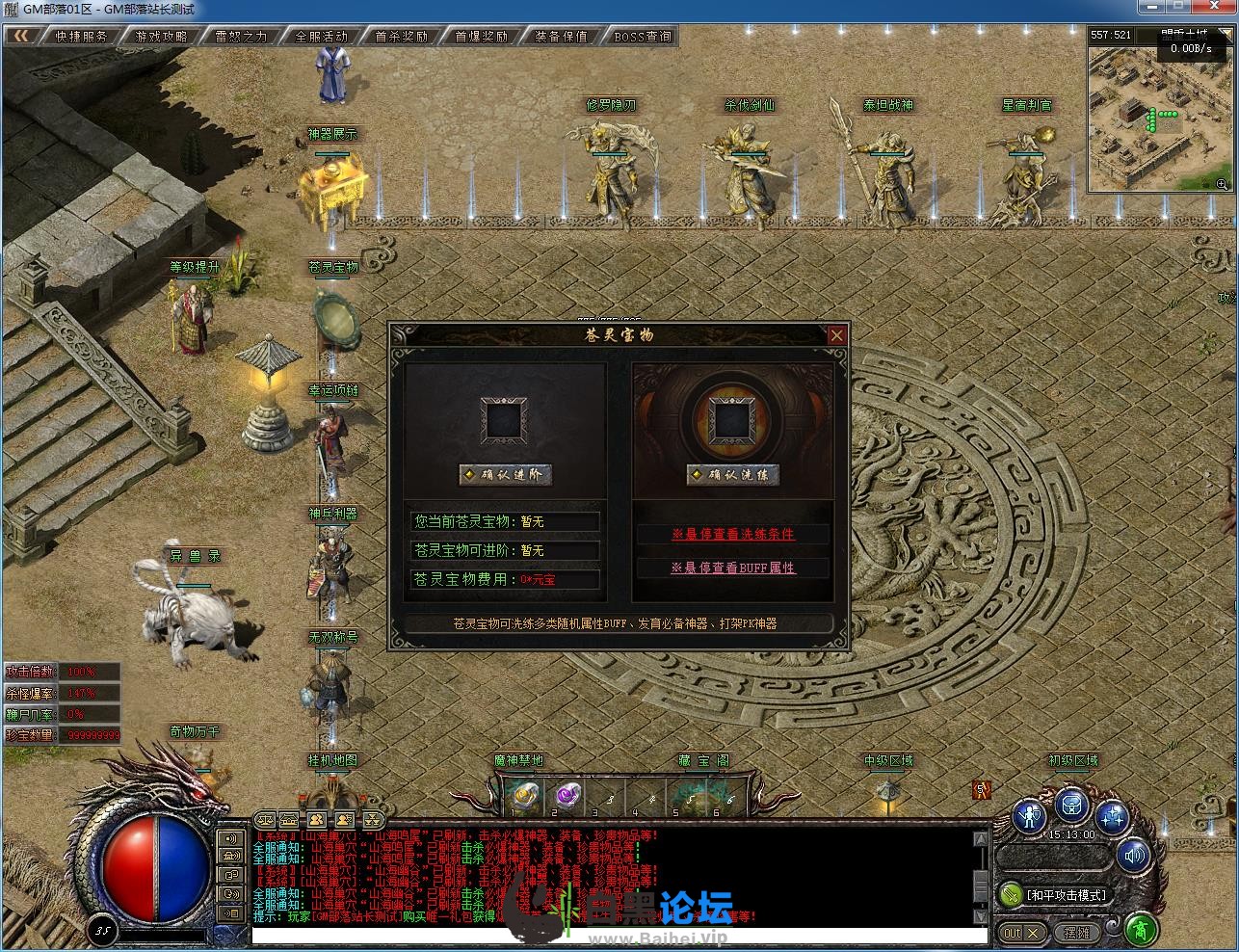Open the BOSS查询 lookup

[643, 37]
